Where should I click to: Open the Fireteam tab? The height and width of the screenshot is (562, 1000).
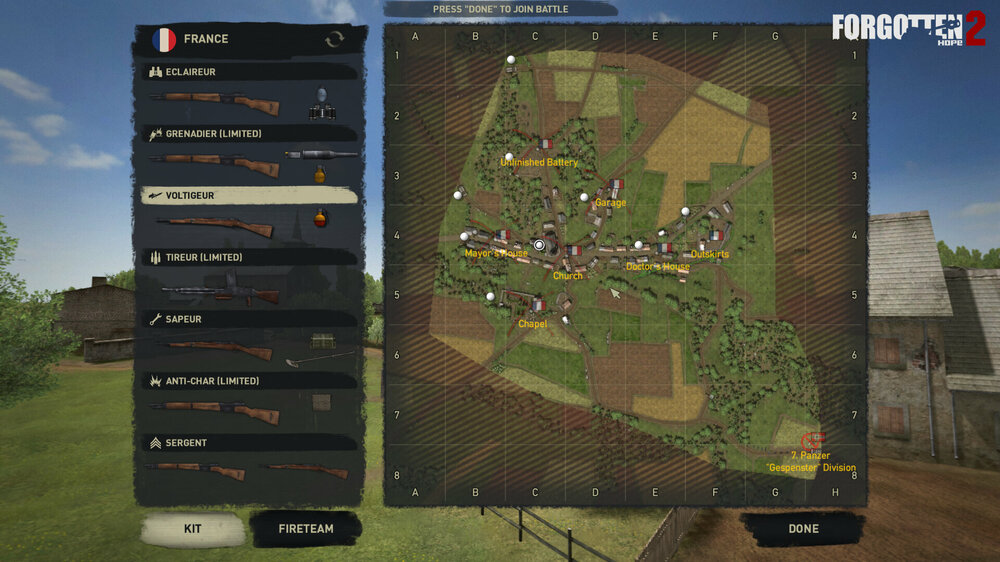point(306,529)
